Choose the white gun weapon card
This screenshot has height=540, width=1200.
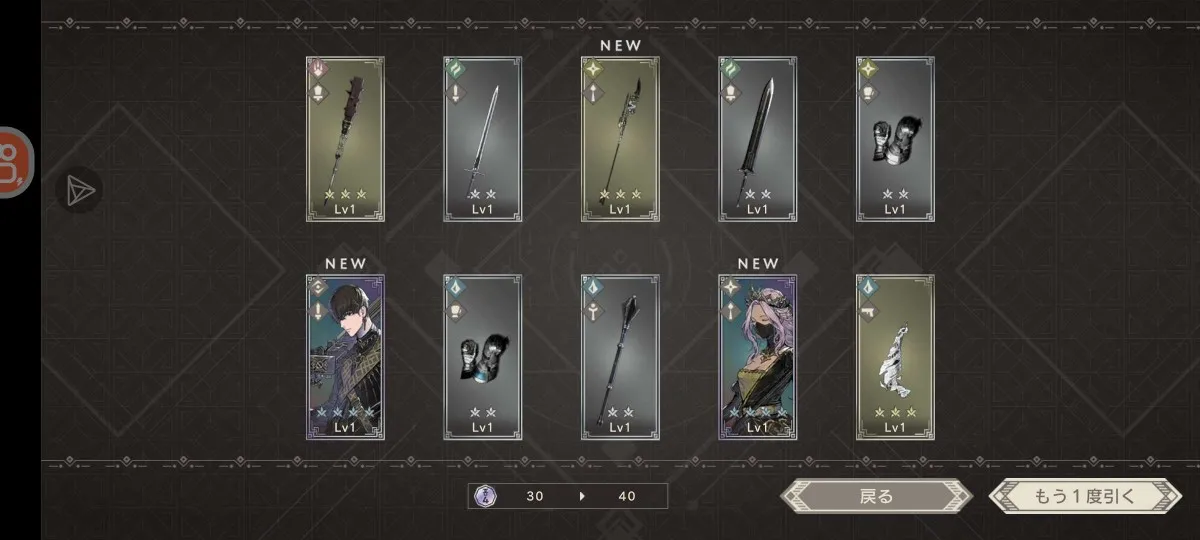(895, 357)
